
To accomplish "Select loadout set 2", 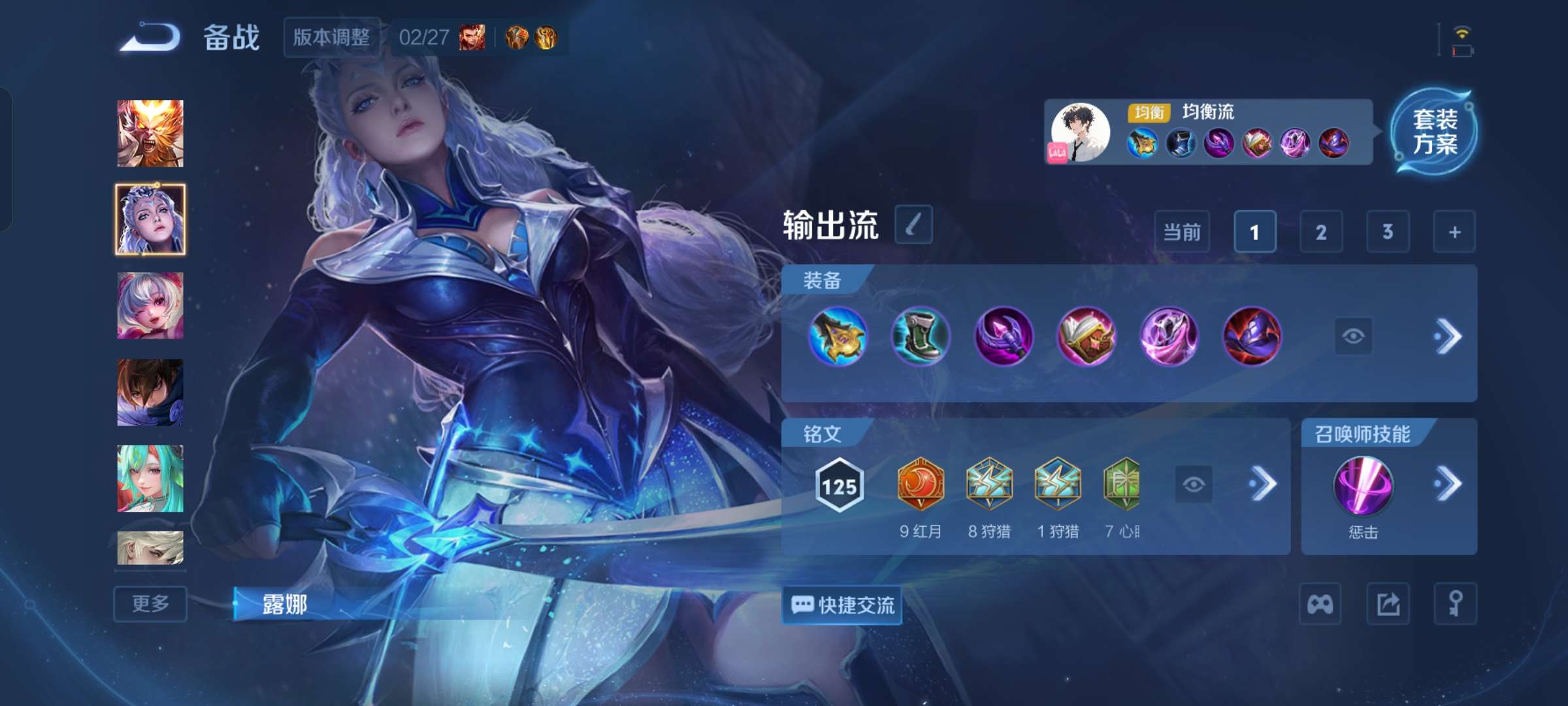I will tap(1321, 232).
